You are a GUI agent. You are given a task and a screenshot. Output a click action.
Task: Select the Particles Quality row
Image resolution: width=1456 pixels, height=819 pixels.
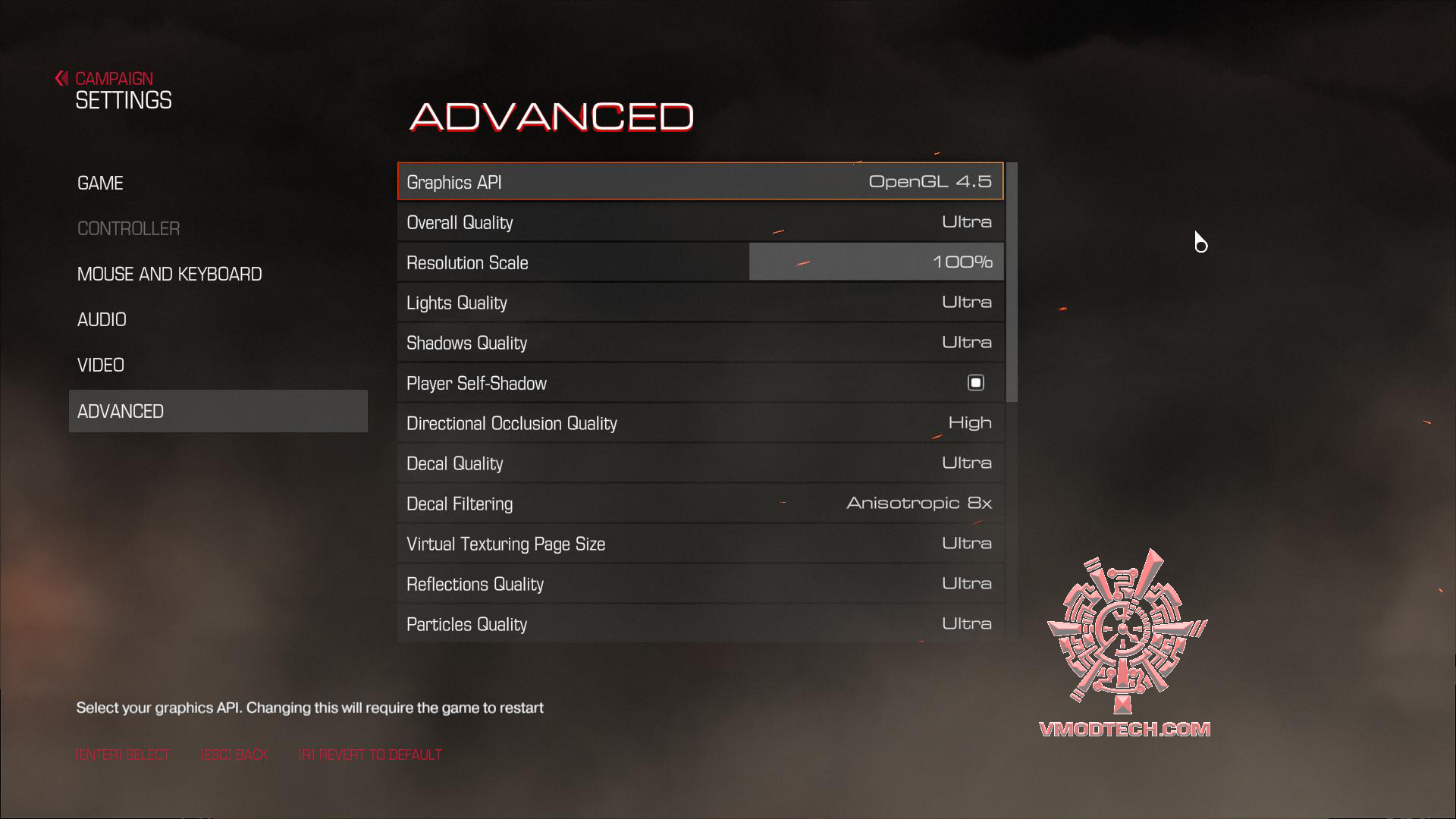click(x=699, y=623)
